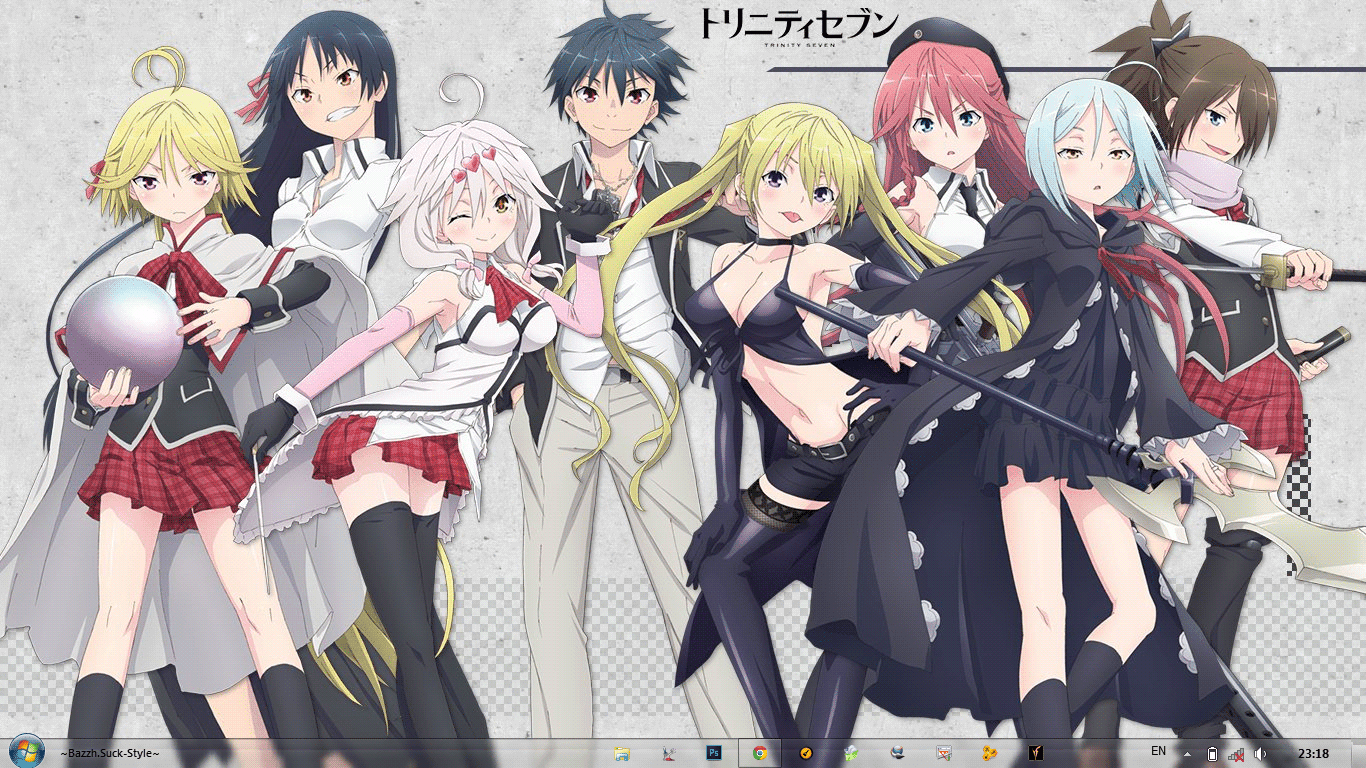Open the EN language bar selector
Screen dimensions: 1366x768
(x=1159, y=753)
